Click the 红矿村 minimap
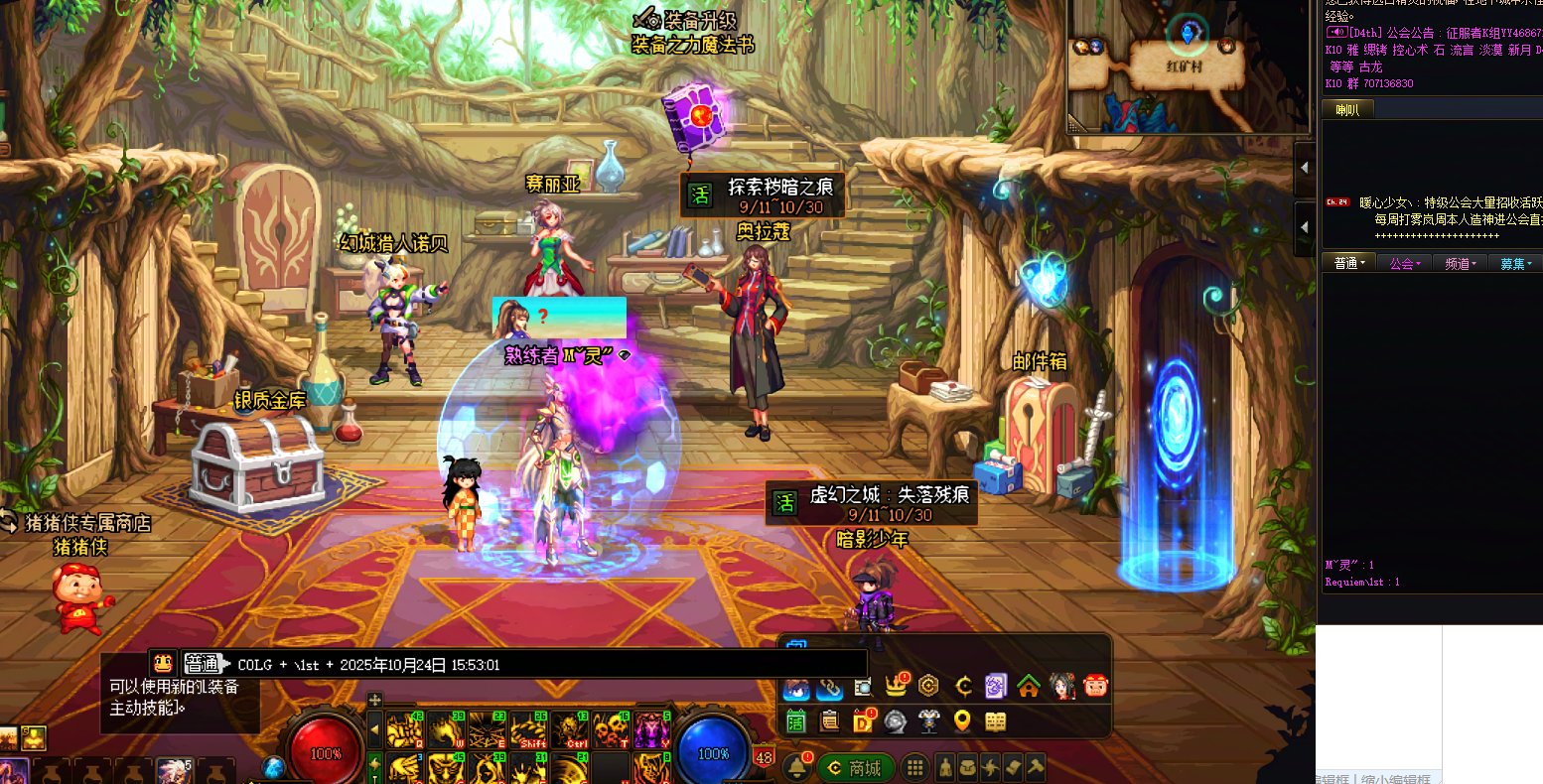 tap(1187, 67)
